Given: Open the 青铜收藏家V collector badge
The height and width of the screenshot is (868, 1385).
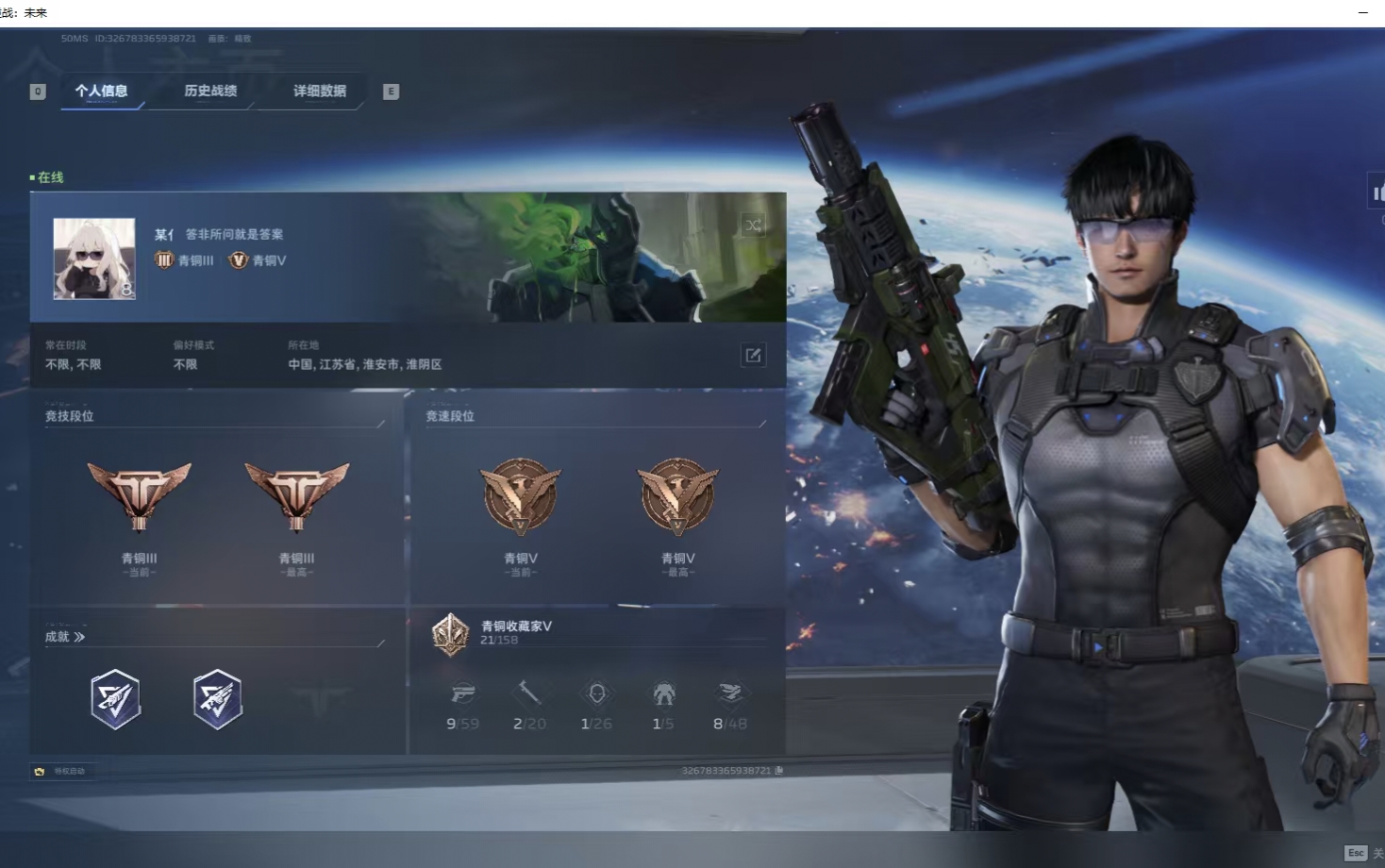Looking at the screenshot, I should [451, 634].
